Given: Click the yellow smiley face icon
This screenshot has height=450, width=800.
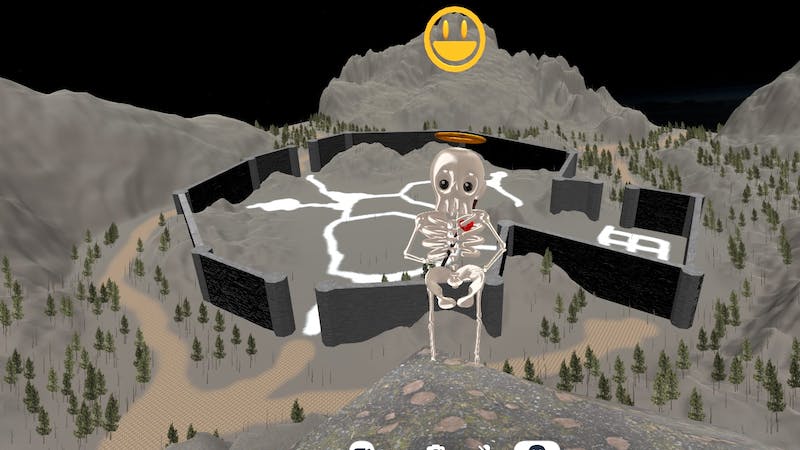Looking at the screenshot, I should coord(454,39).
